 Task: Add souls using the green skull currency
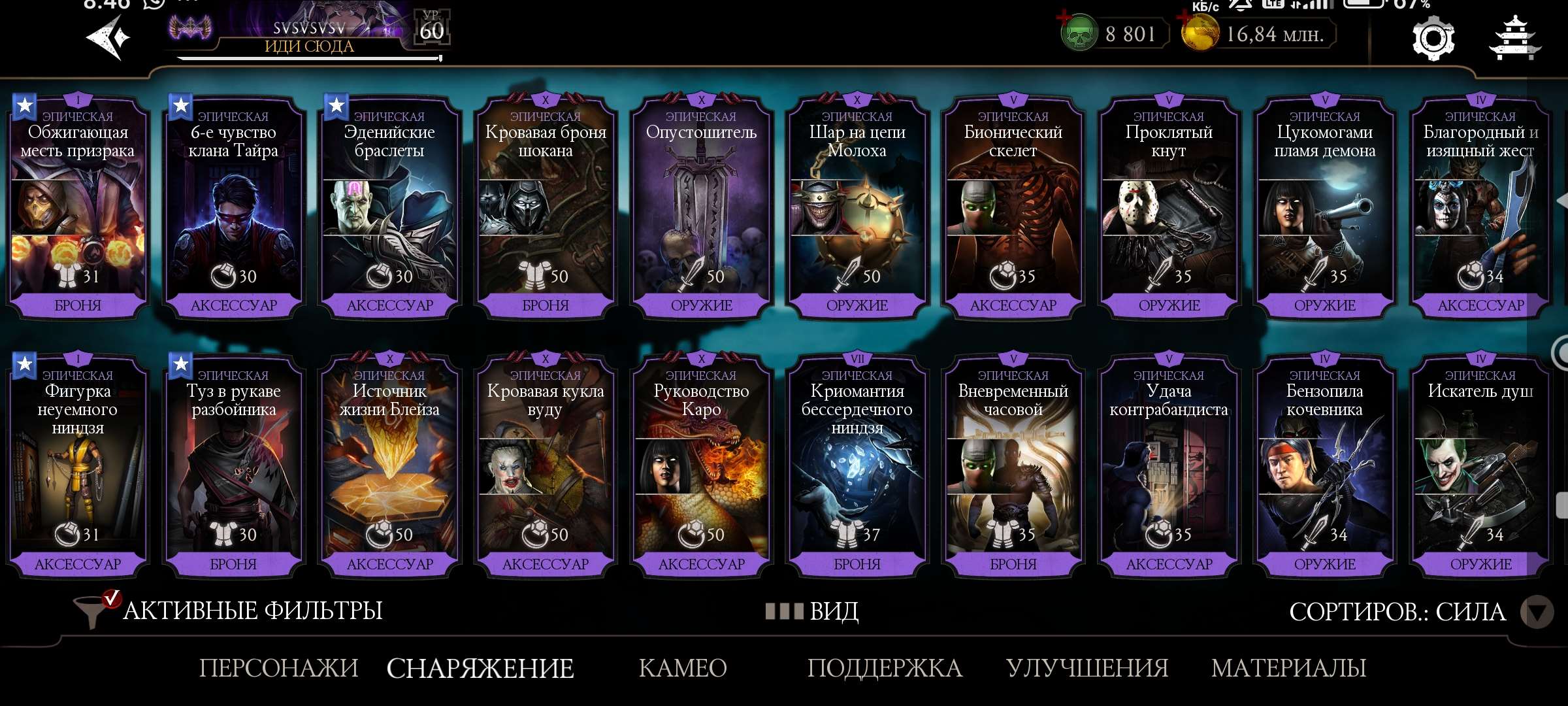tap(1079, 33)
